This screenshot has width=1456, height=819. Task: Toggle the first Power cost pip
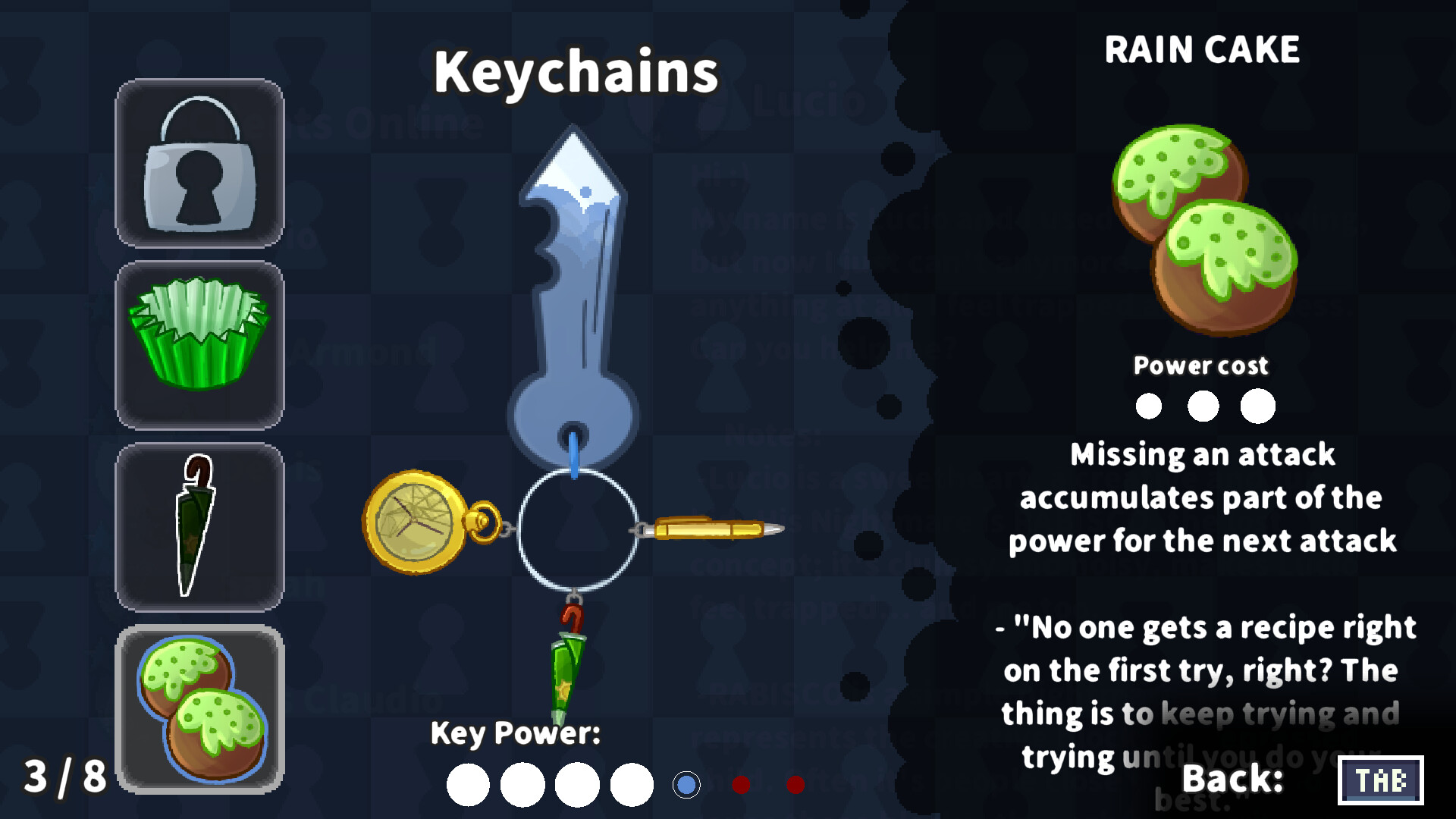coord(1148,406)
